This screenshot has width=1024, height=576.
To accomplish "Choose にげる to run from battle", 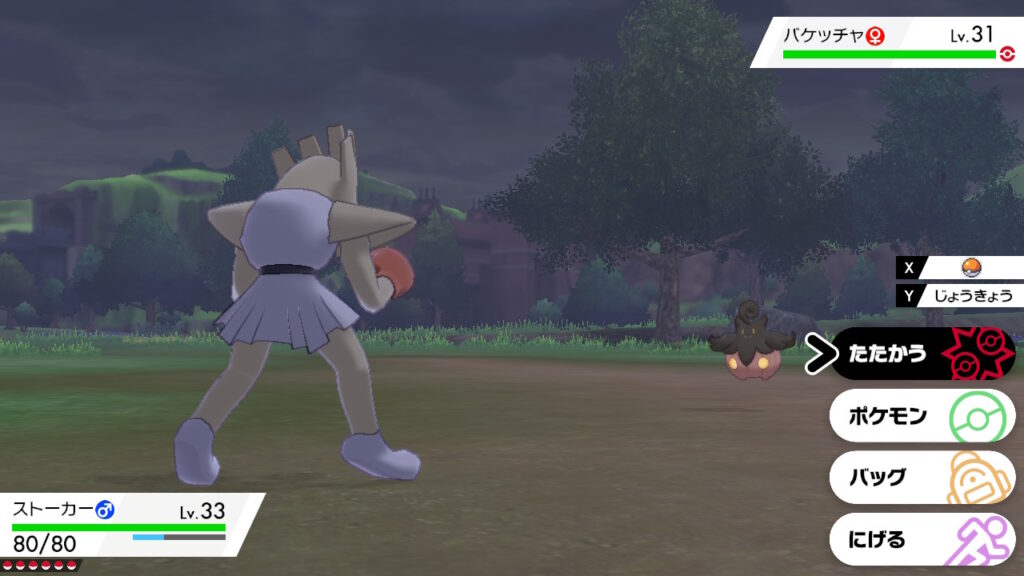I will 920,540.
